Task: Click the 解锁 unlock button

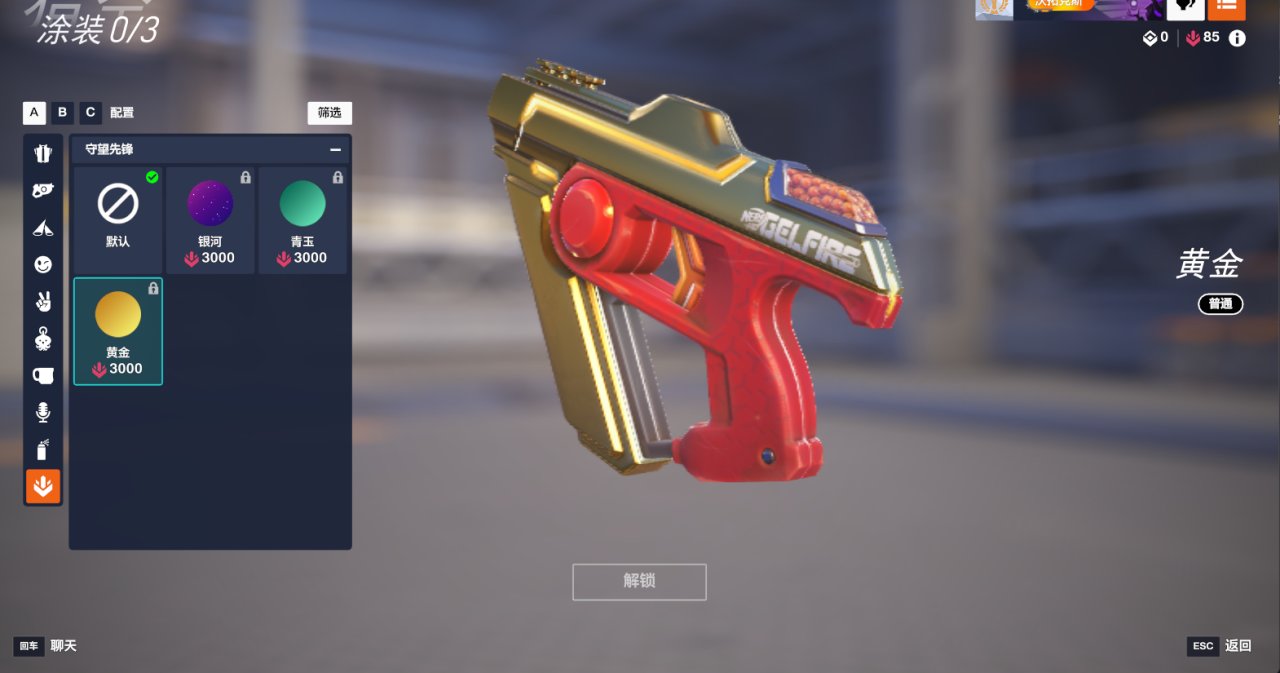Action: tap(639, 581)
